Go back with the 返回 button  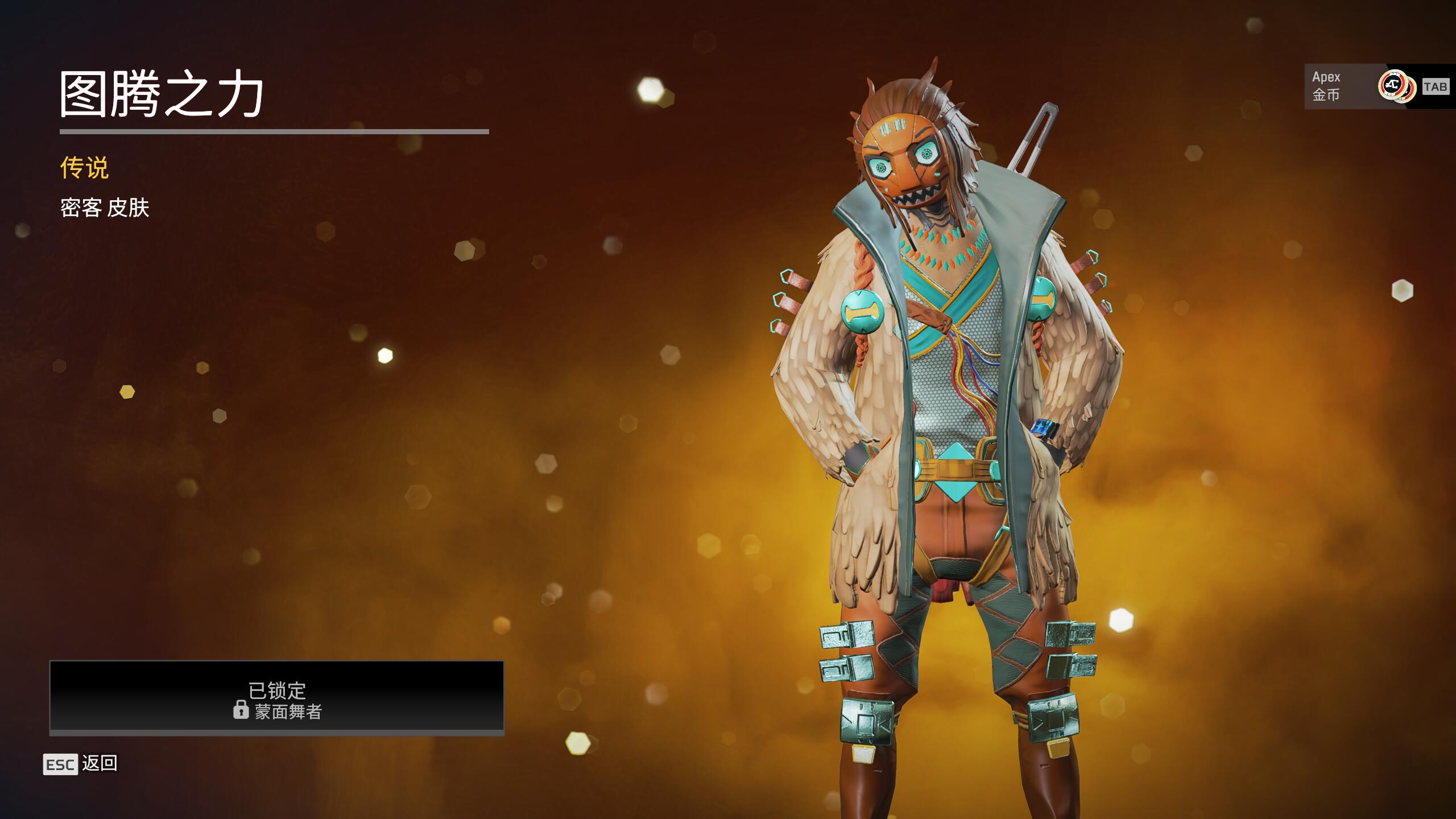coord(81,764)
